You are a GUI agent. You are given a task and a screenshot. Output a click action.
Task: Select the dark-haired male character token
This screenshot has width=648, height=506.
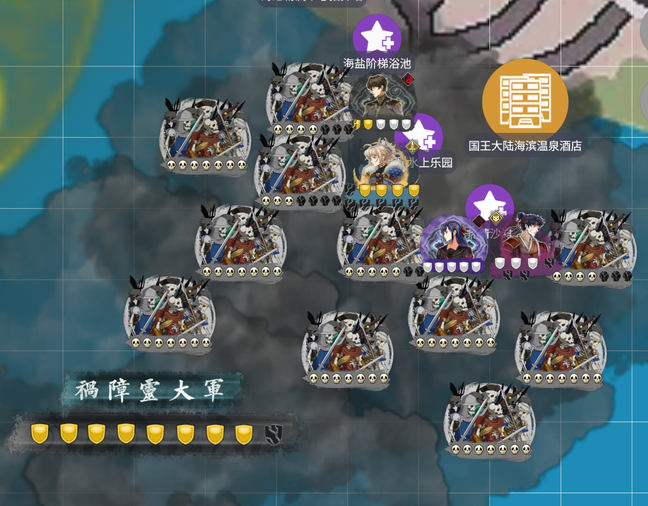coord(381,100)
